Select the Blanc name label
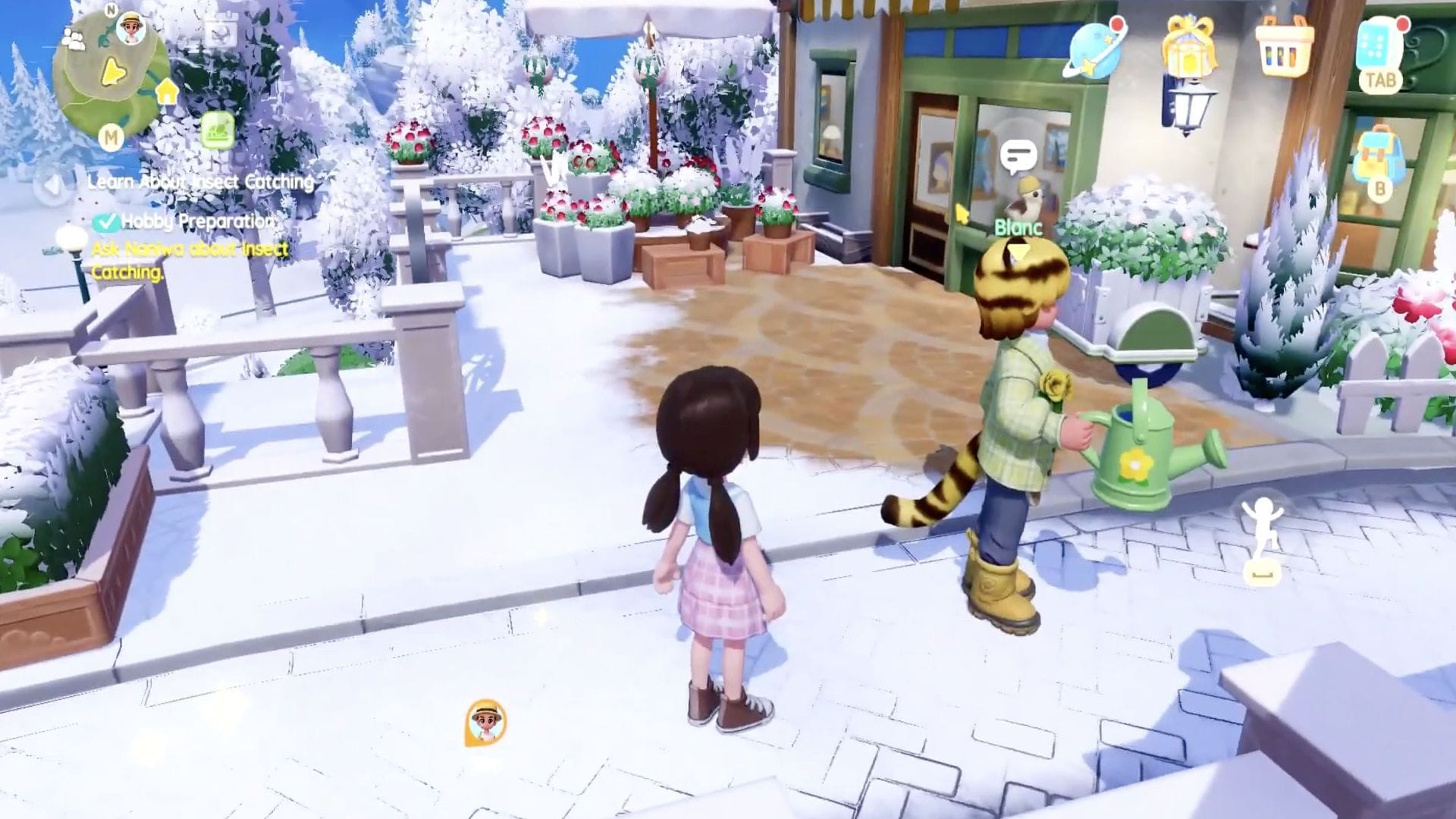 click(1018, 226)
